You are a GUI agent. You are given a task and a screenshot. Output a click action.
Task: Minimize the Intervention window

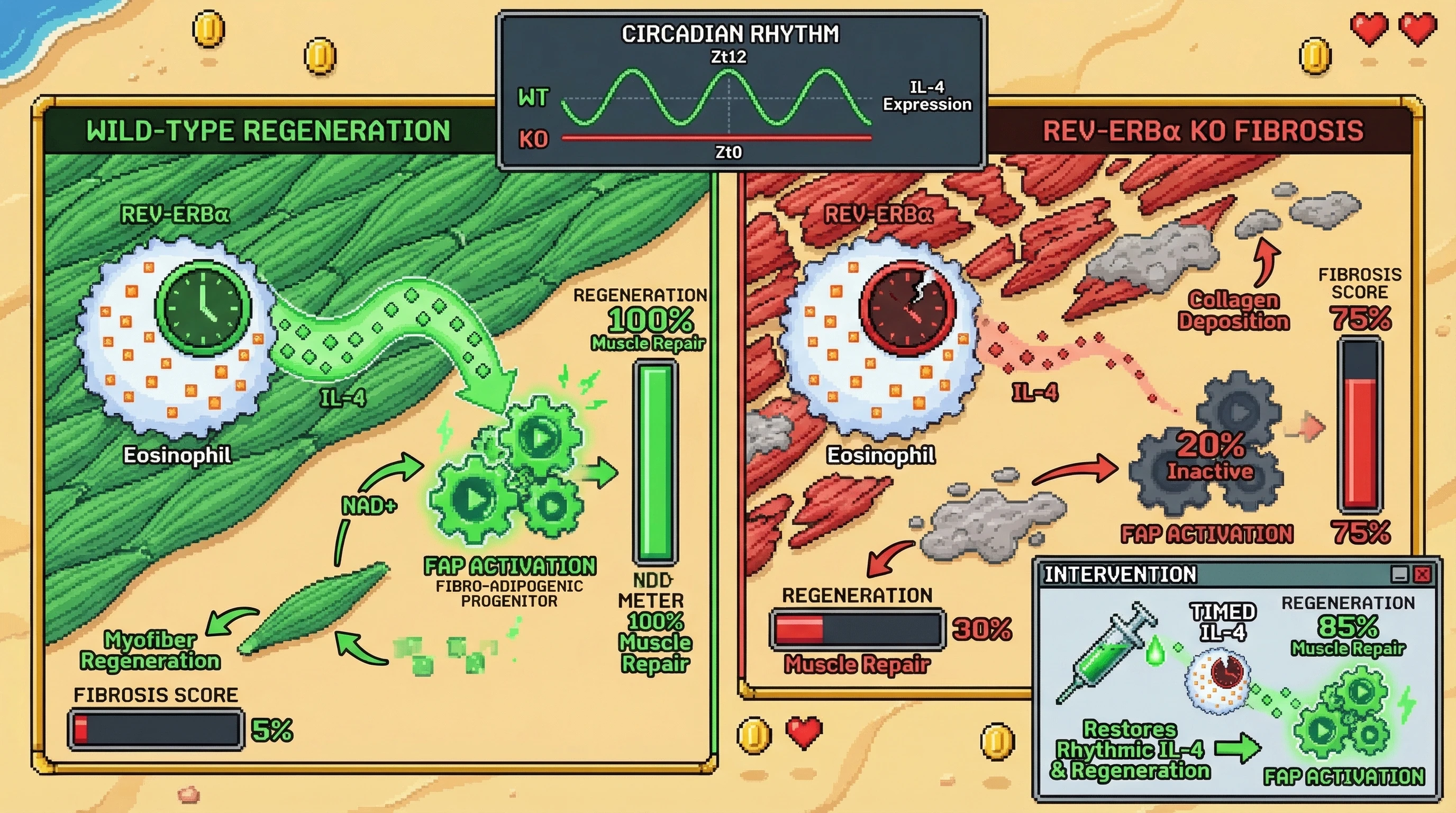coord(1399,574)
